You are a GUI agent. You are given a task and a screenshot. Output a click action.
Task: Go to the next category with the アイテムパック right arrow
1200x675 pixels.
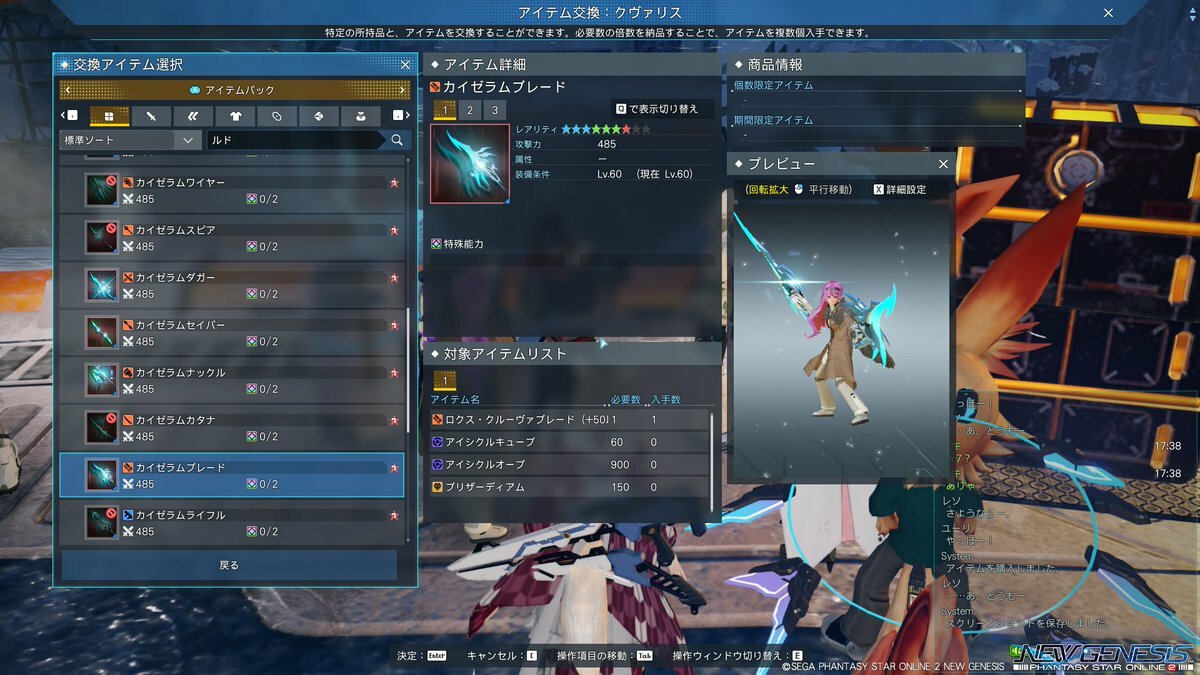(402, 91)
